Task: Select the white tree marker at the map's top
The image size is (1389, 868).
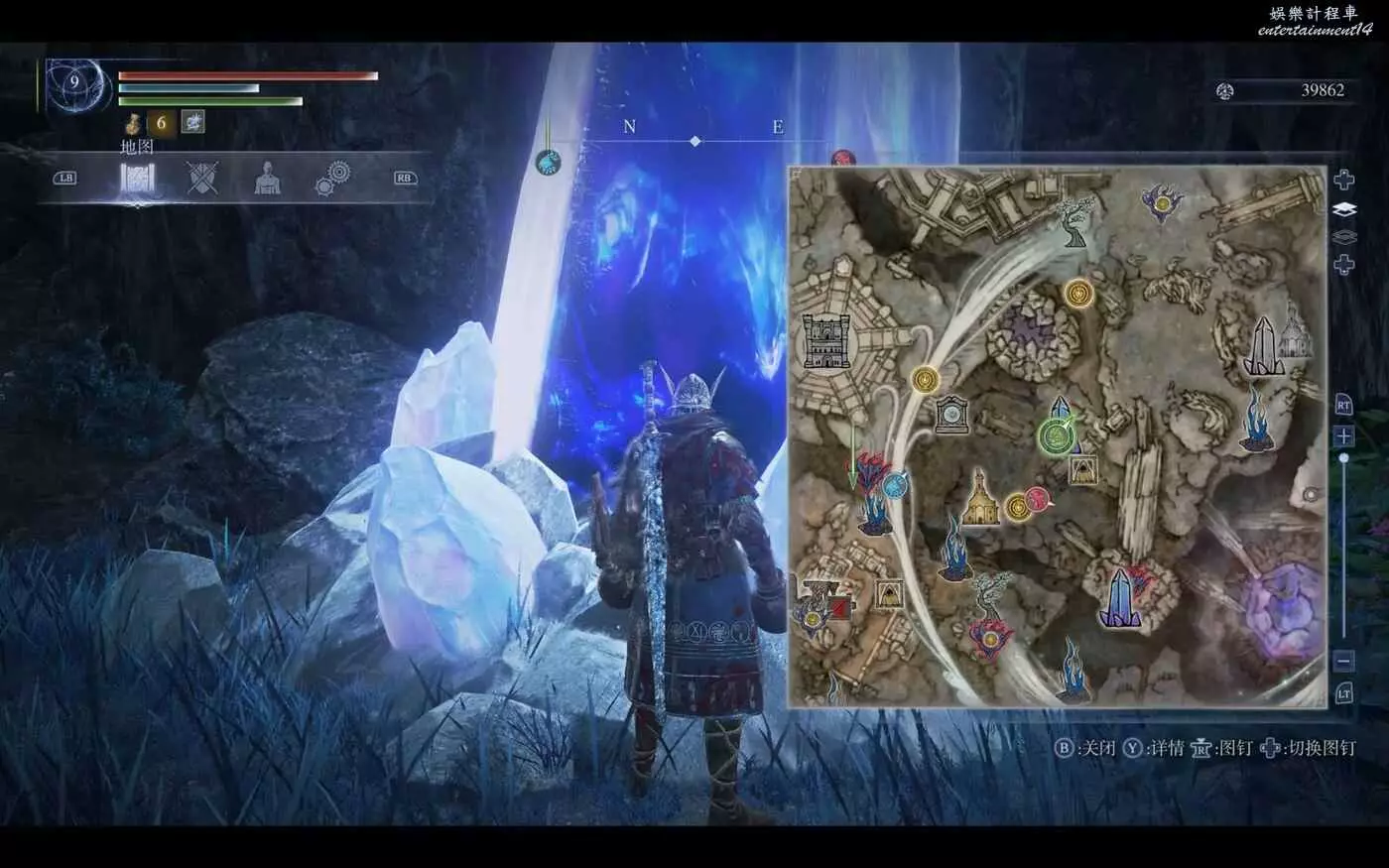Action: point(1074,220)
